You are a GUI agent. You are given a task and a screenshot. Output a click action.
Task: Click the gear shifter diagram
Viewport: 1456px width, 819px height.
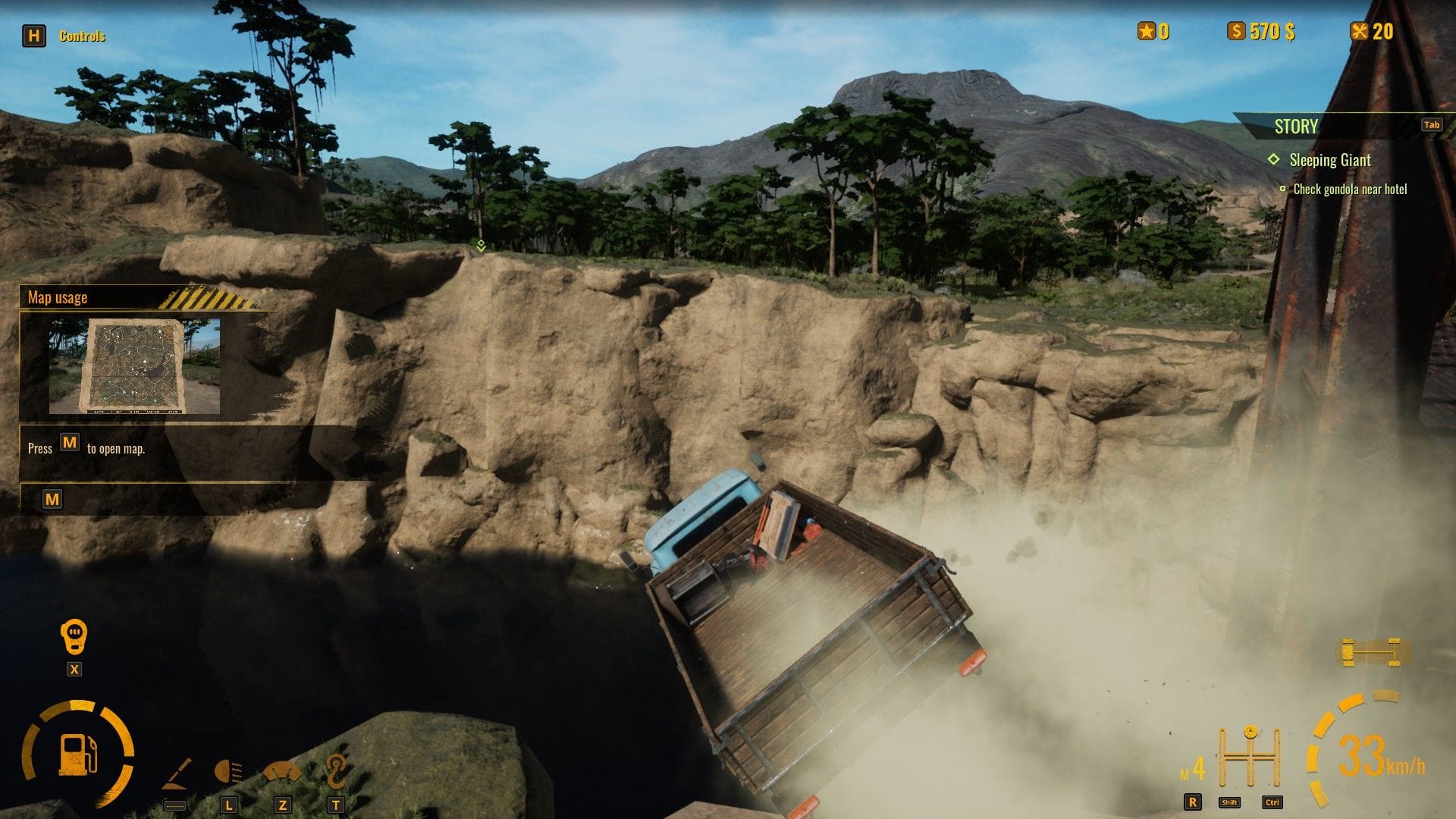click(x=1249, y=757)
